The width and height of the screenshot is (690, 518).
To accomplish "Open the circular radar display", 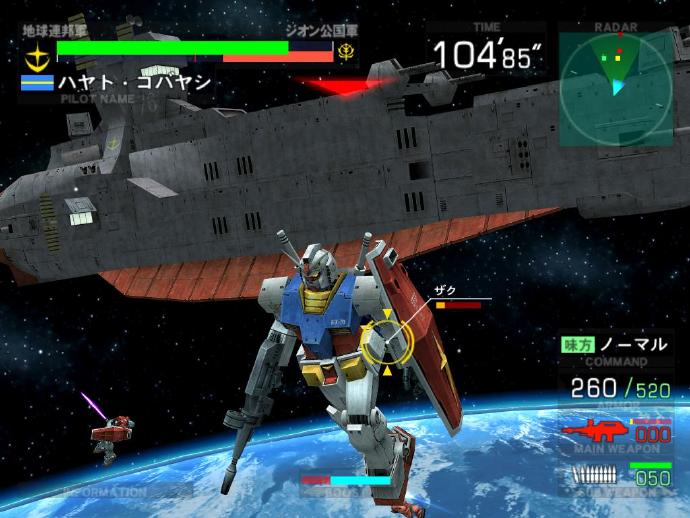I will click(614, 85).
